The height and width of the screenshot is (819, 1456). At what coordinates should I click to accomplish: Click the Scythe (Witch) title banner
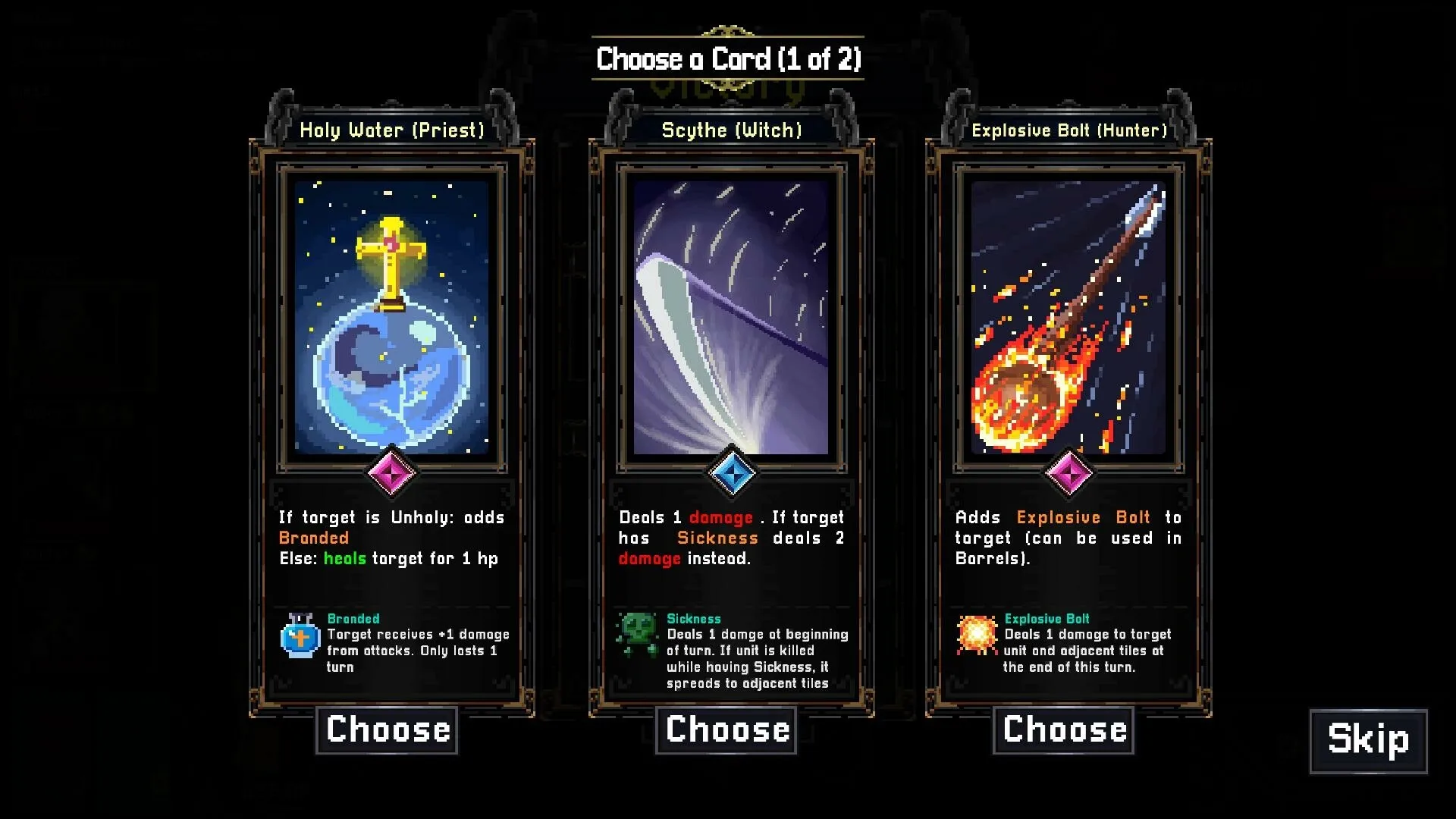coord(730,130)
